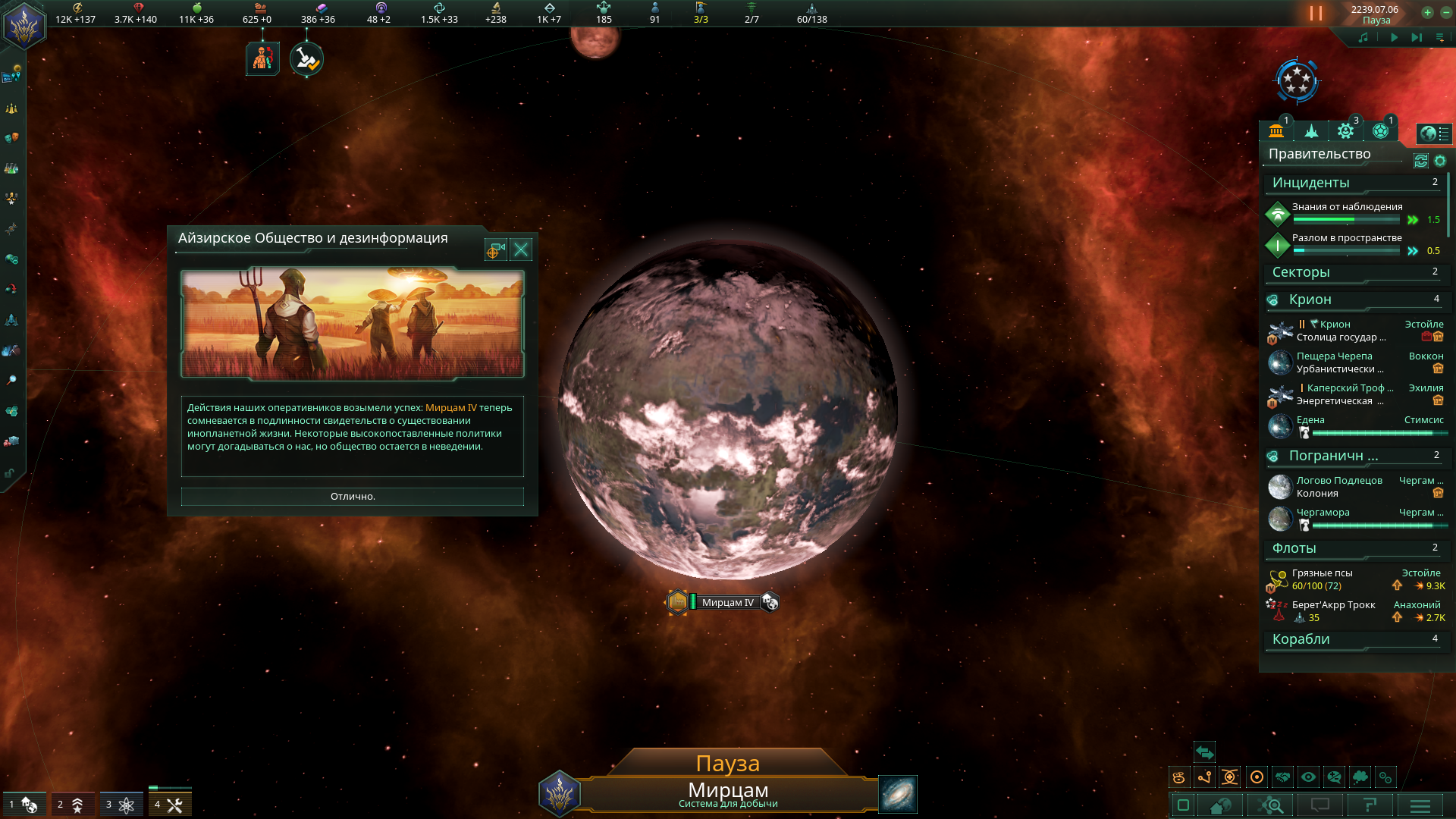Image resolution: width=1456 pixels, height=819 pixels.
Task: Toggle the orange pause button
Action: (1316, 14)
